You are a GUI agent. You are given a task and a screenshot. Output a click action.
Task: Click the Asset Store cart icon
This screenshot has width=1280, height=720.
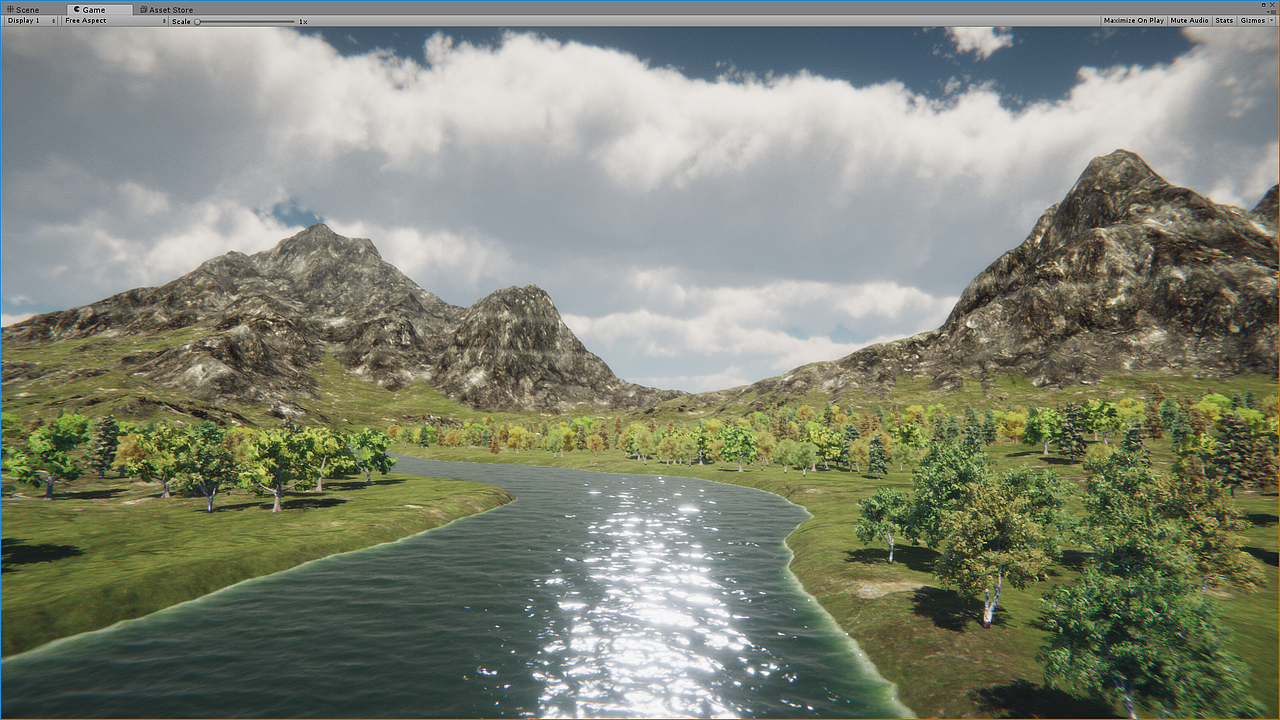click(143, 9)
